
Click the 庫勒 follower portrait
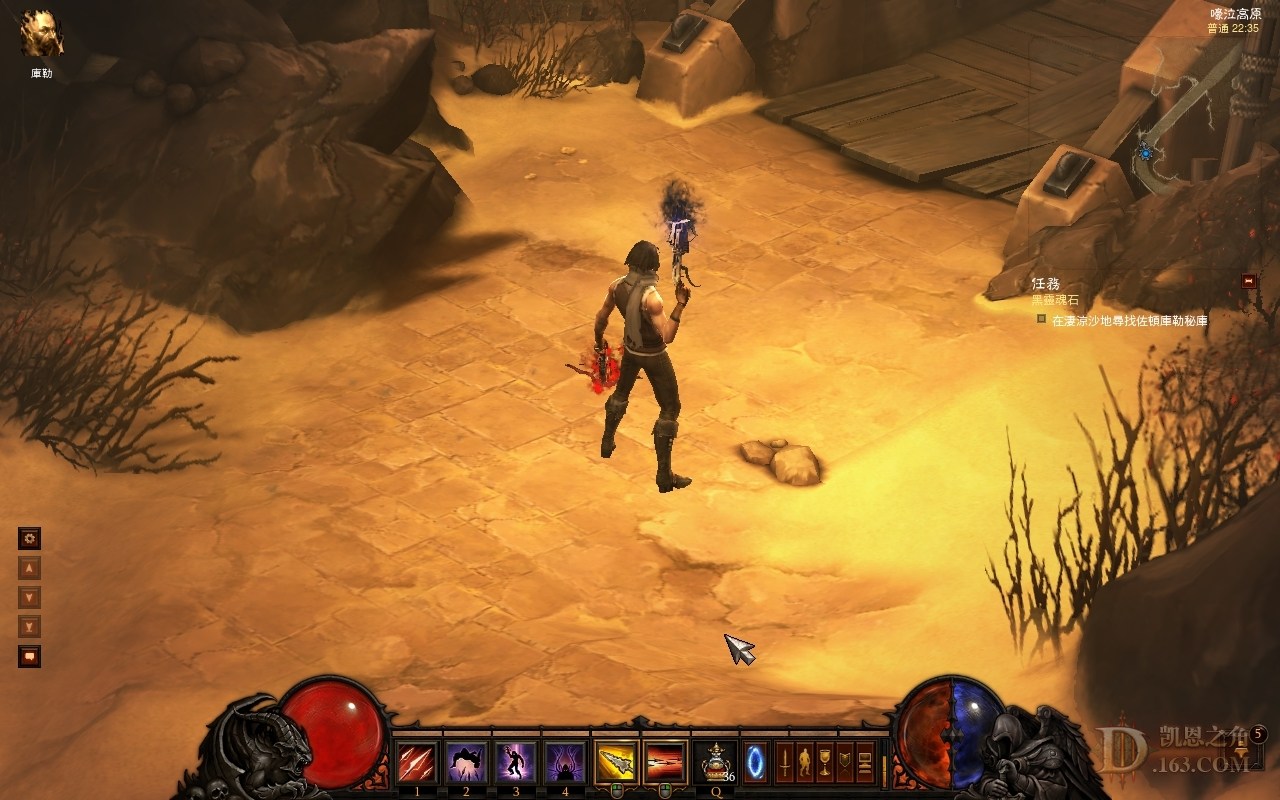[42, 34]
